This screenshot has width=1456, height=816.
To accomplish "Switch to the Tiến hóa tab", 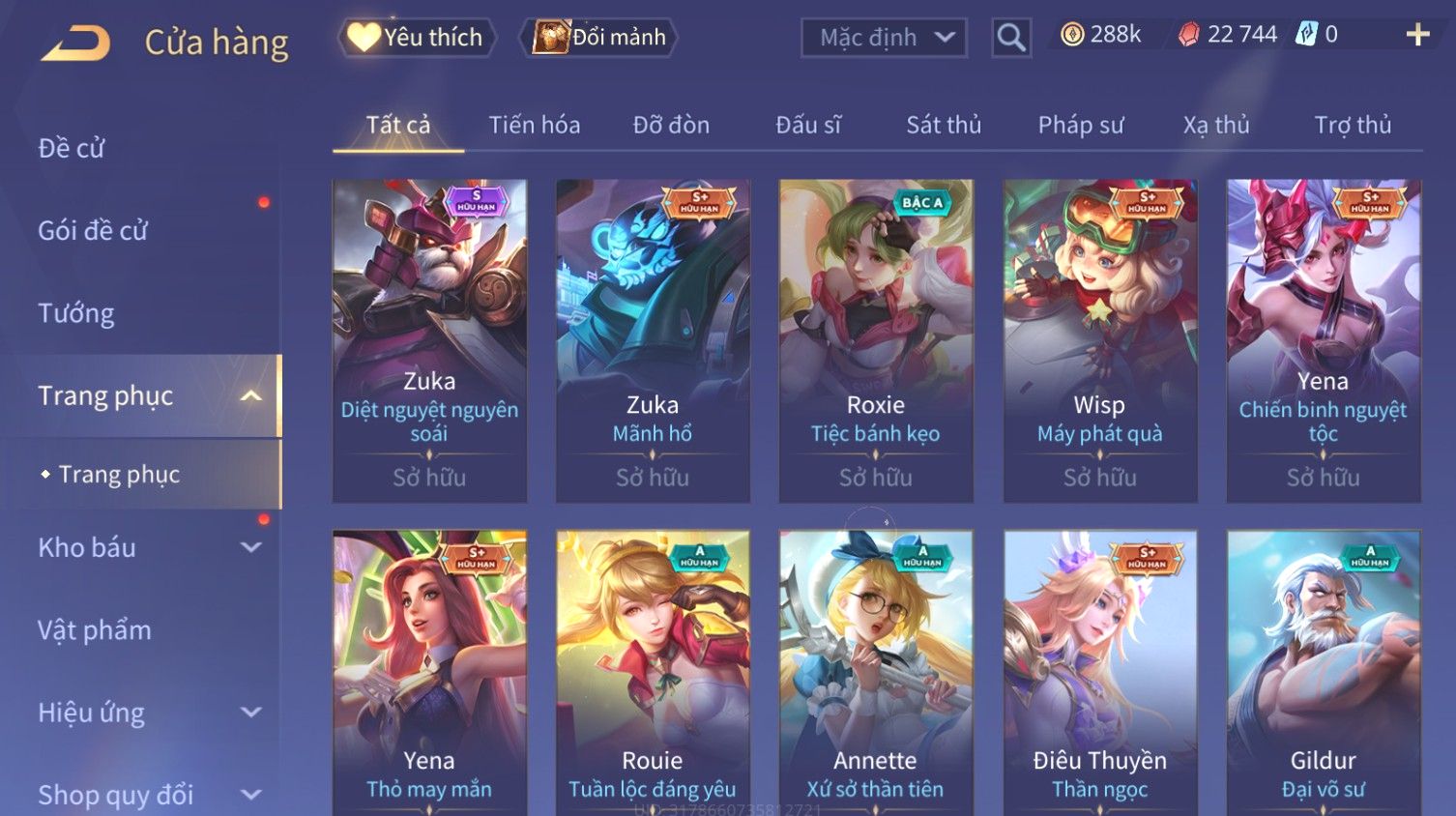I will (x=534, y=125).
